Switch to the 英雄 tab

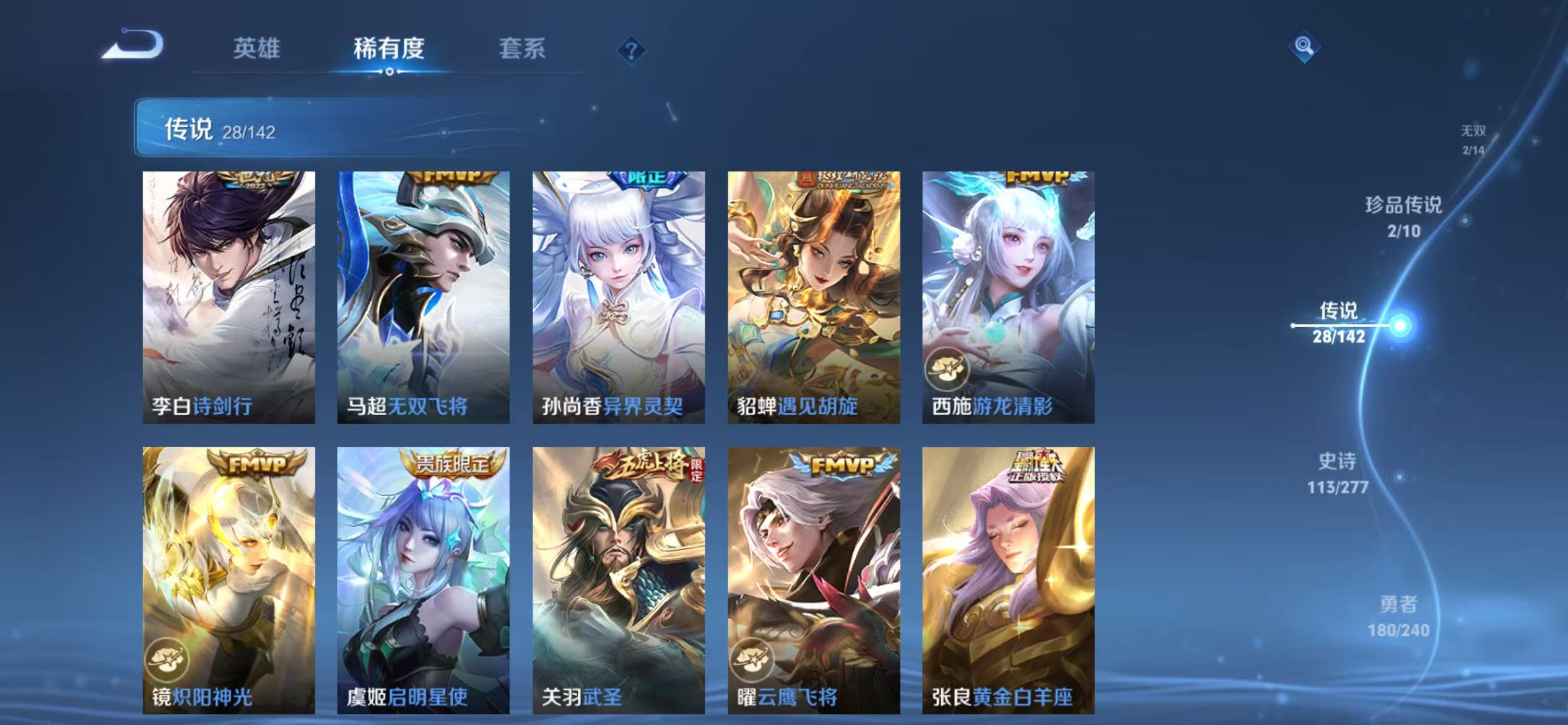tap(257, 50)
